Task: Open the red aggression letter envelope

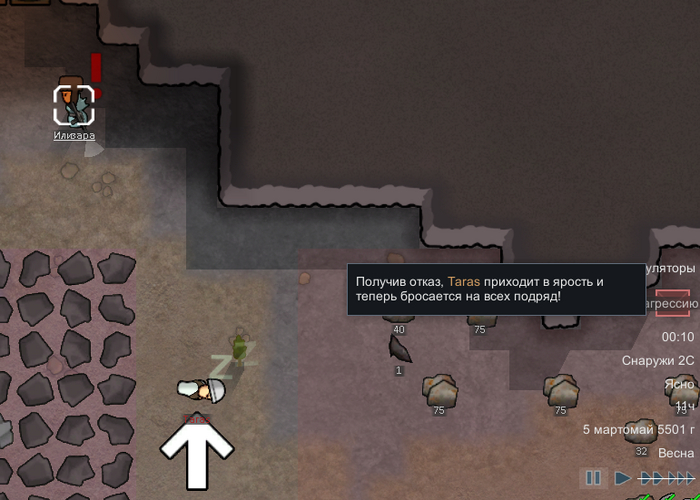Action: [x=674, y=302]
